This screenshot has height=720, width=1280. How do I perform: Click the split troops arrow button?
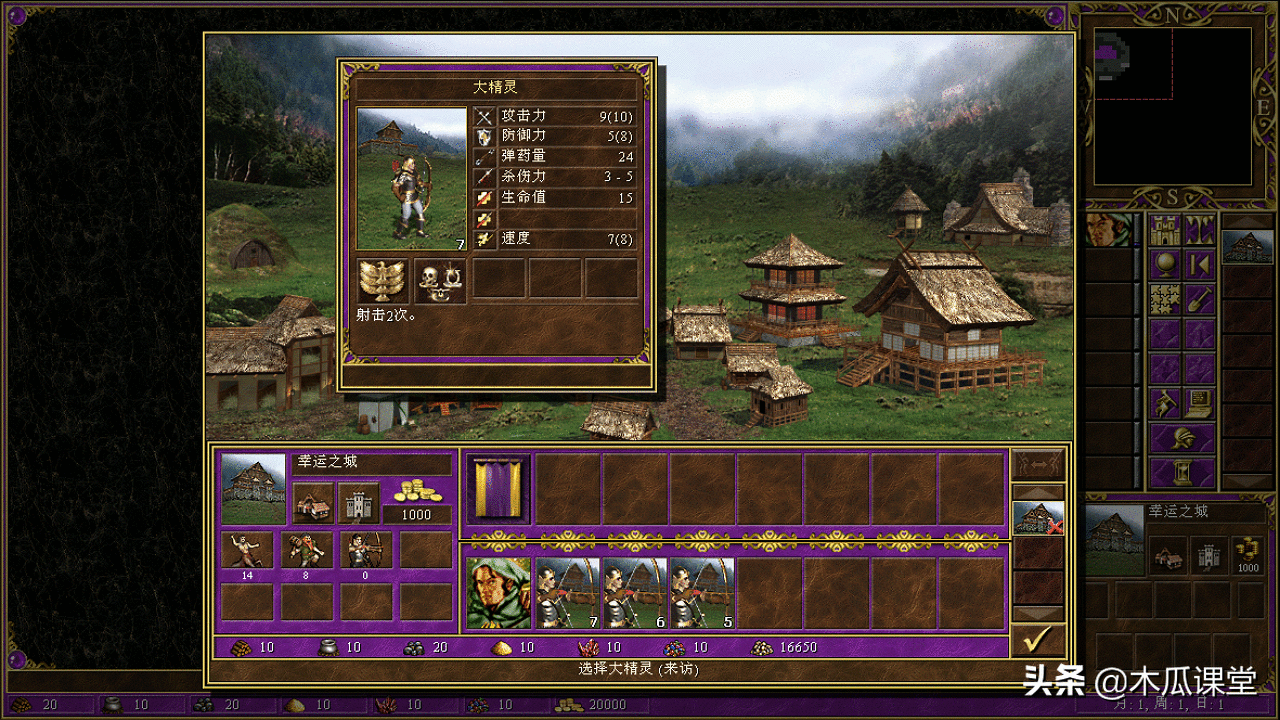1037,465
